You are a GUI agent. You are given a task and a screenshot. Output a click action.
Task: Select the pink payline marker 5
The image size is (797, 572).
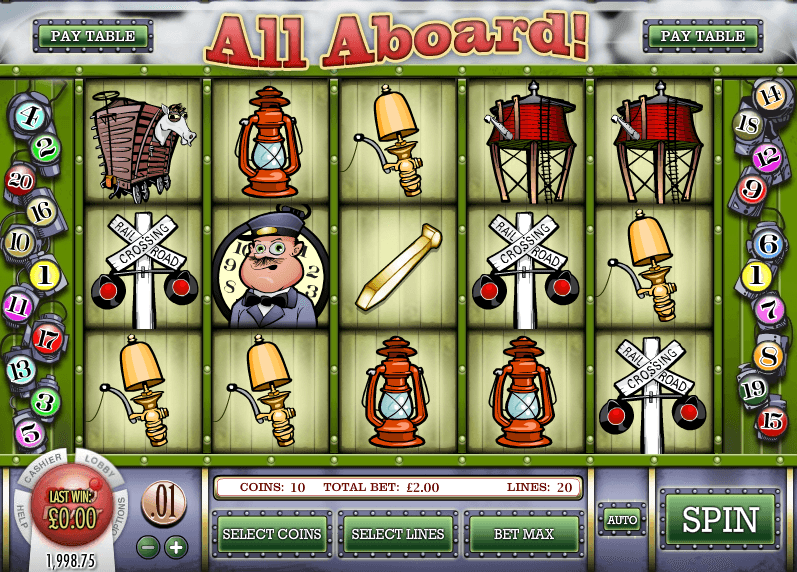[30, 433]
